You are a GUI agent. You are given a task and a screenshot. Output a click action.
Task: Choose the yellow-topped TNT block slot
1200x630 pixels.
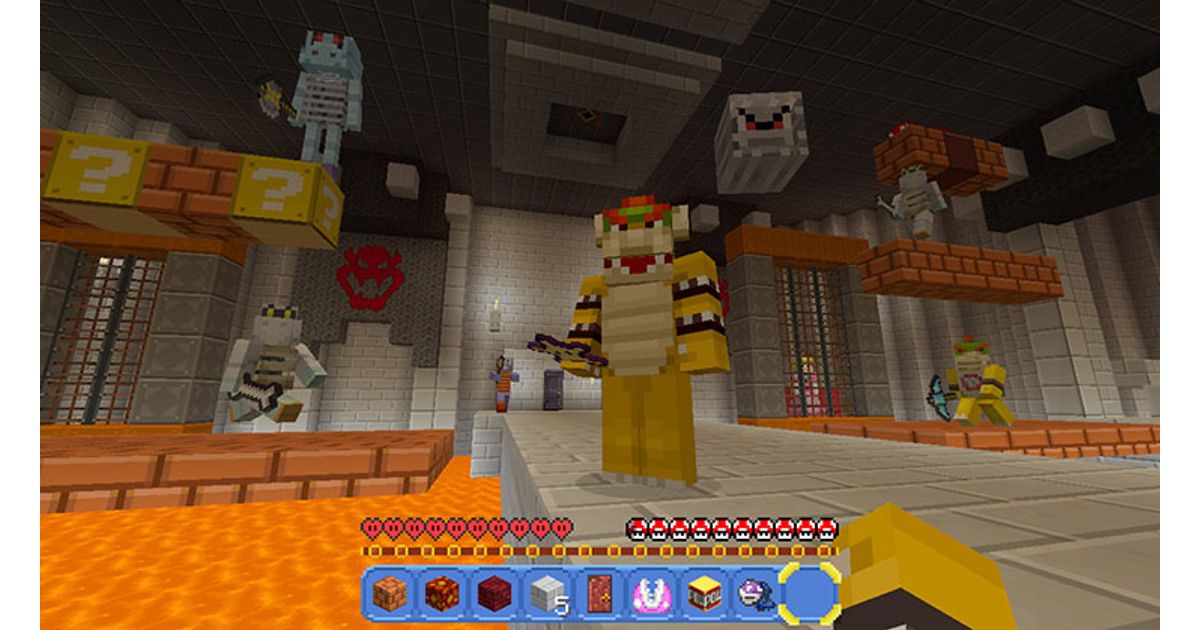coord(703,594)
